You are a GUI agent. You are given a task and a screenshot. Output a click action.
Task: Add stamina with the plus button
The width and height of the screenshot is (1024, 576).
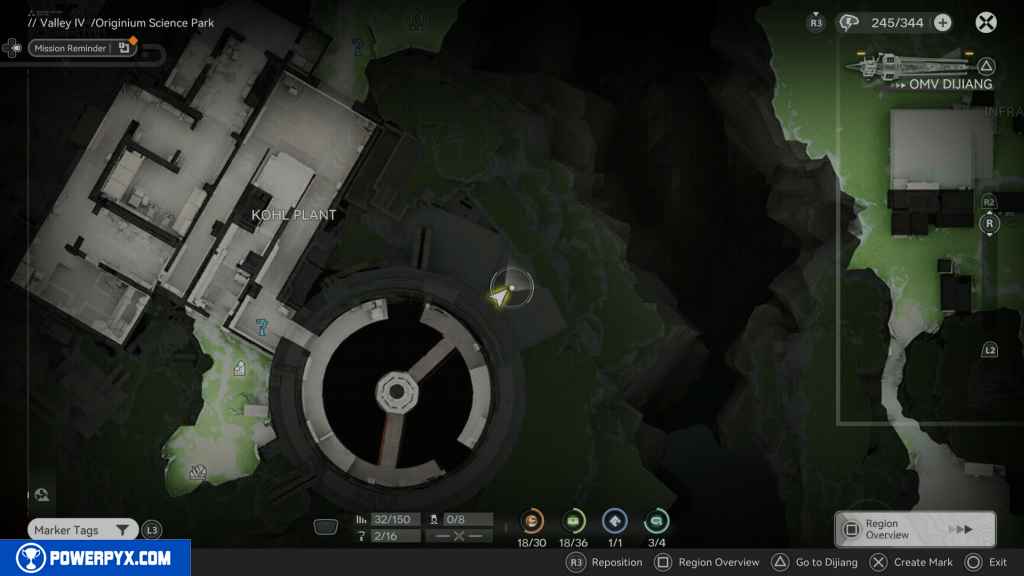942,22
